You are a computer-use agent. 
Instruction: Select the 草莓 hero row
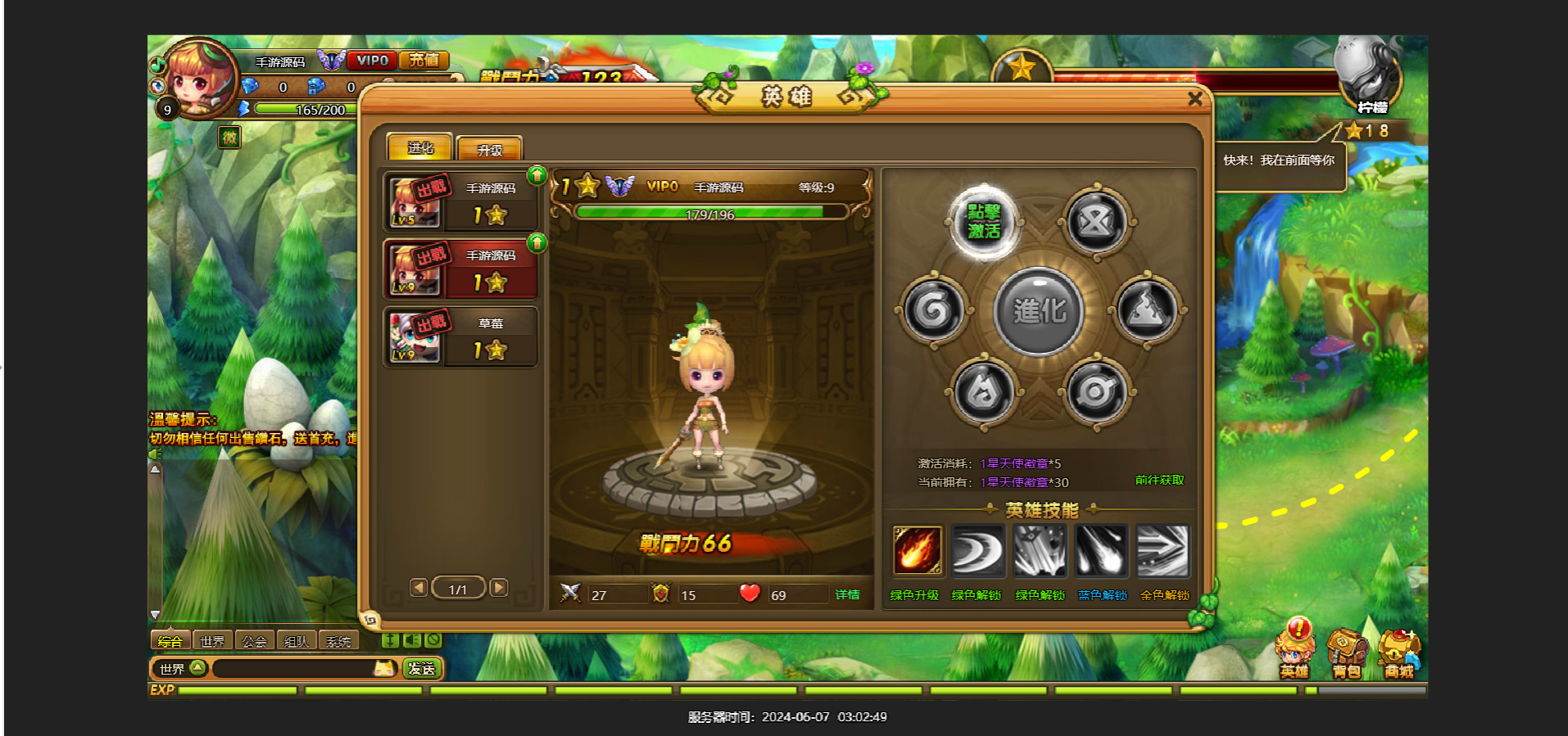[x=461, y=336]
